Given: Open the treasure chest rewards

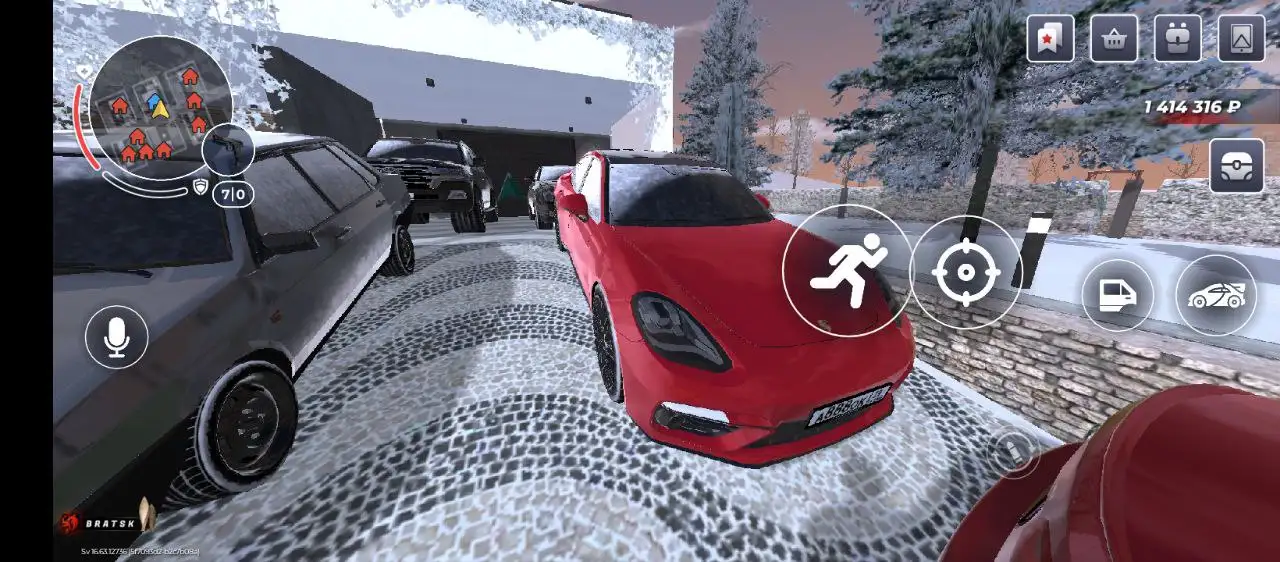Looking at the screenshot, I should pyautogui.click(x=1236, y=166).
